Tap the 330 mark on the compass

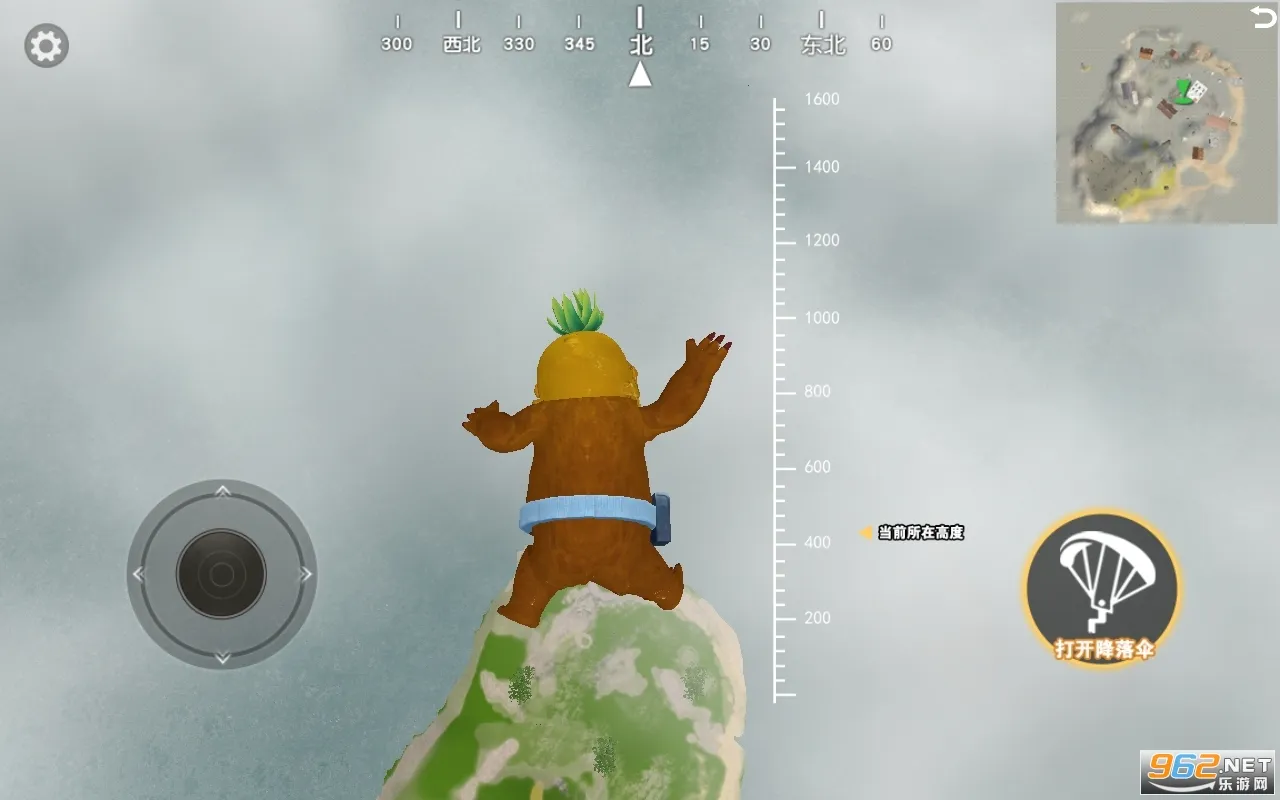[x=519, y=44]
